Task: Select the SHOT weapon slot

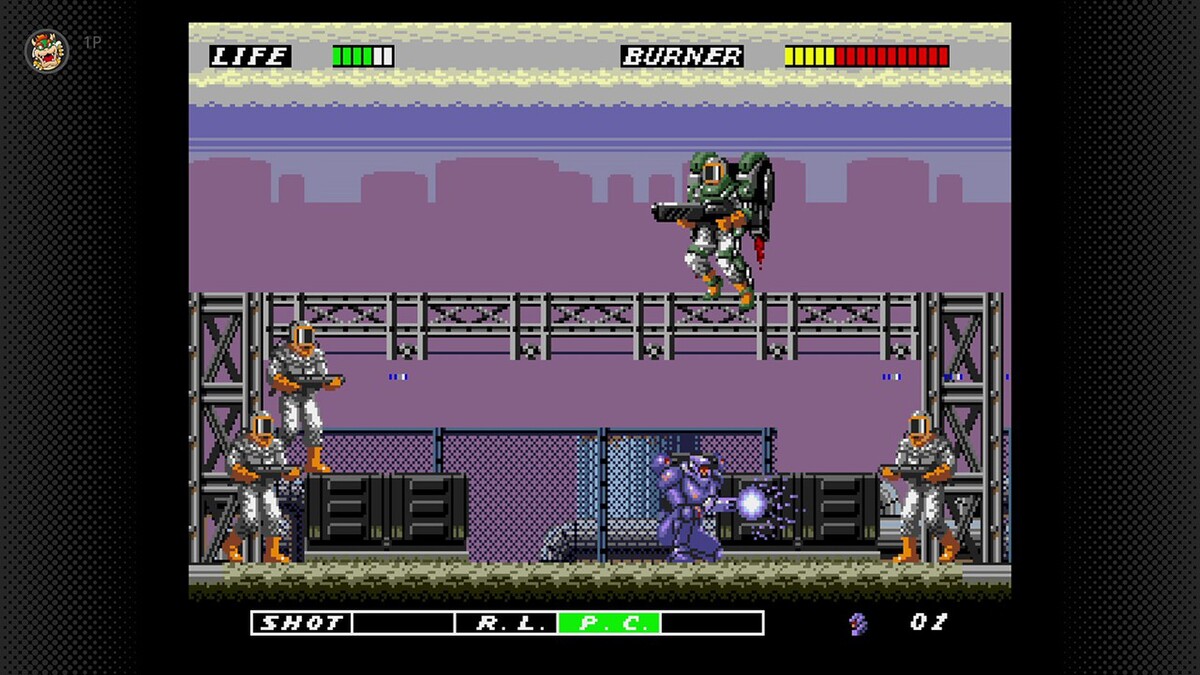Action: 301,623
